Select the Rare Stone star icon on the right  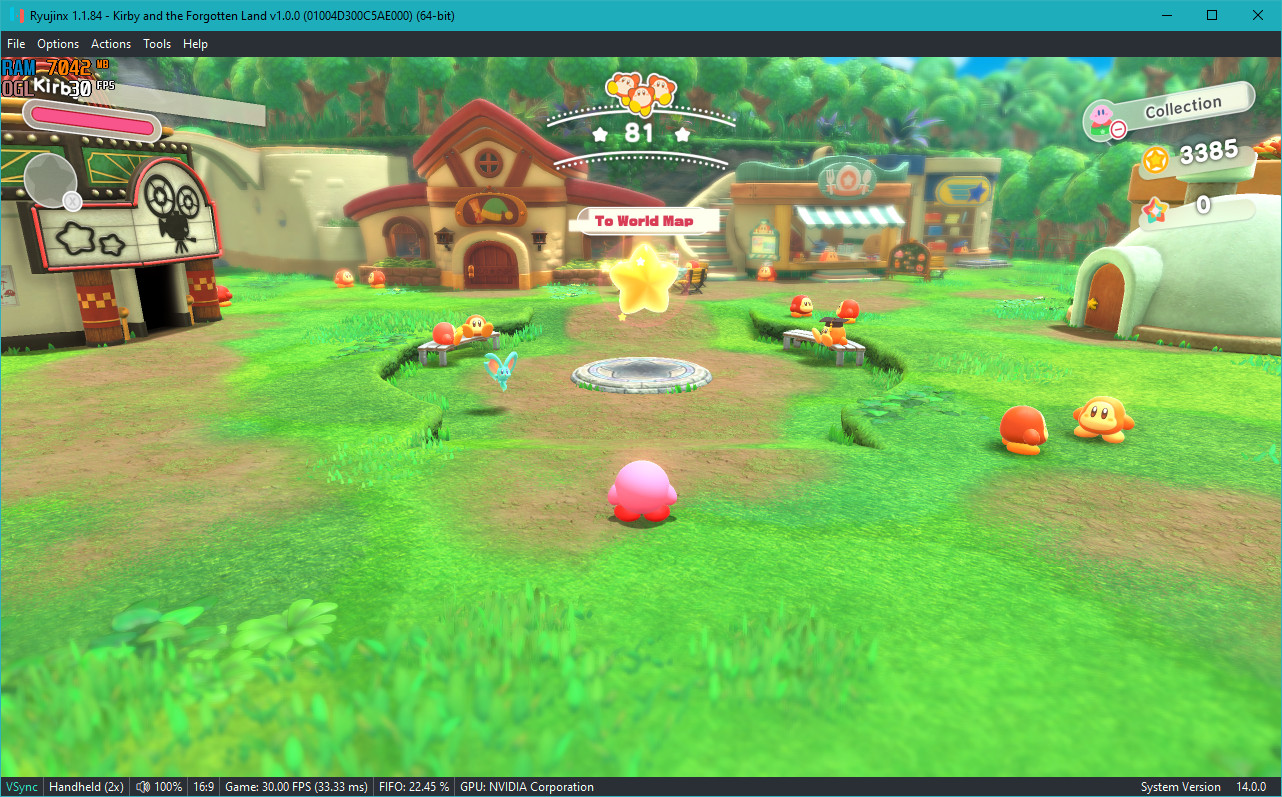click(1156, 208)
